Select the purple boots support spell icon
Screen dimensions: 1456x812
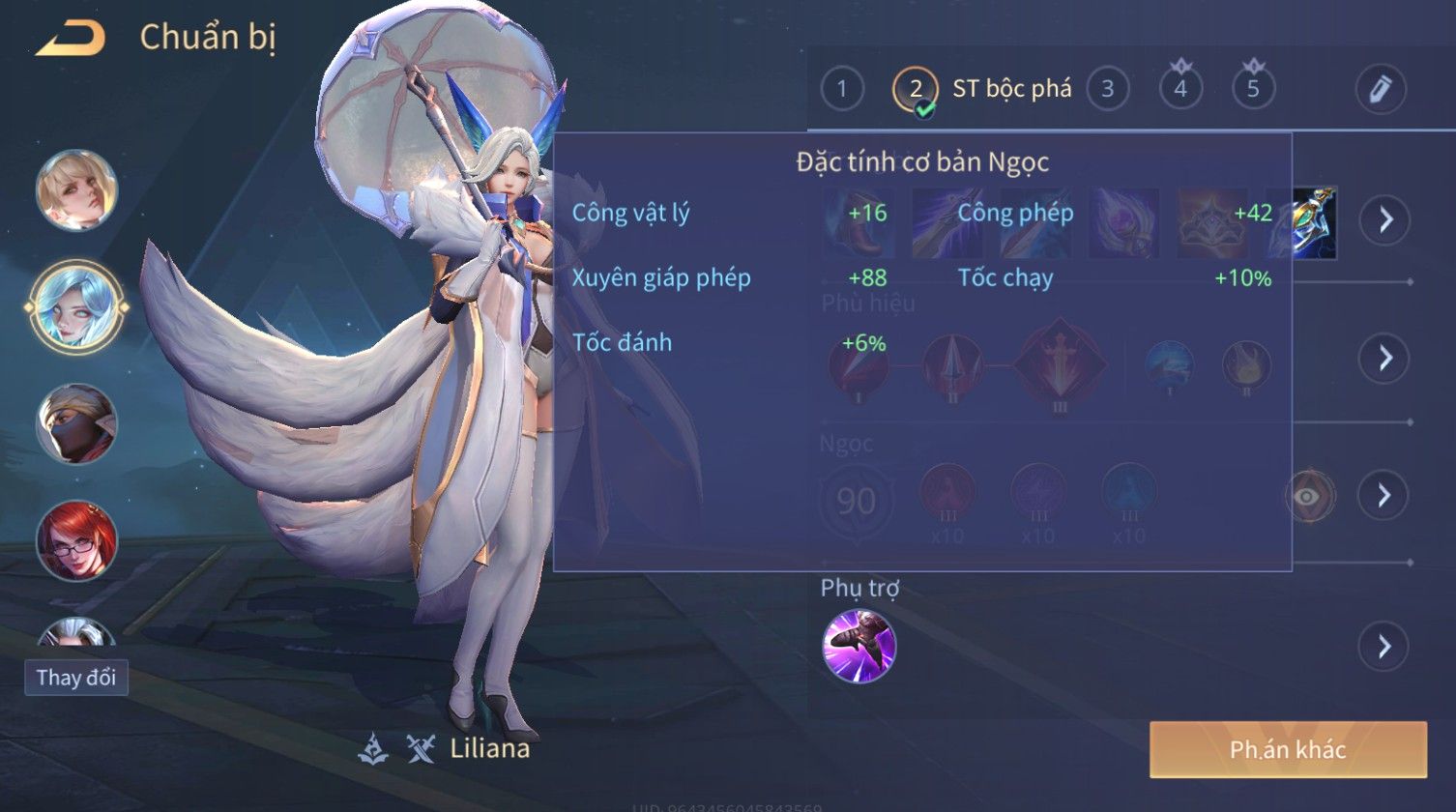(859, 646)
